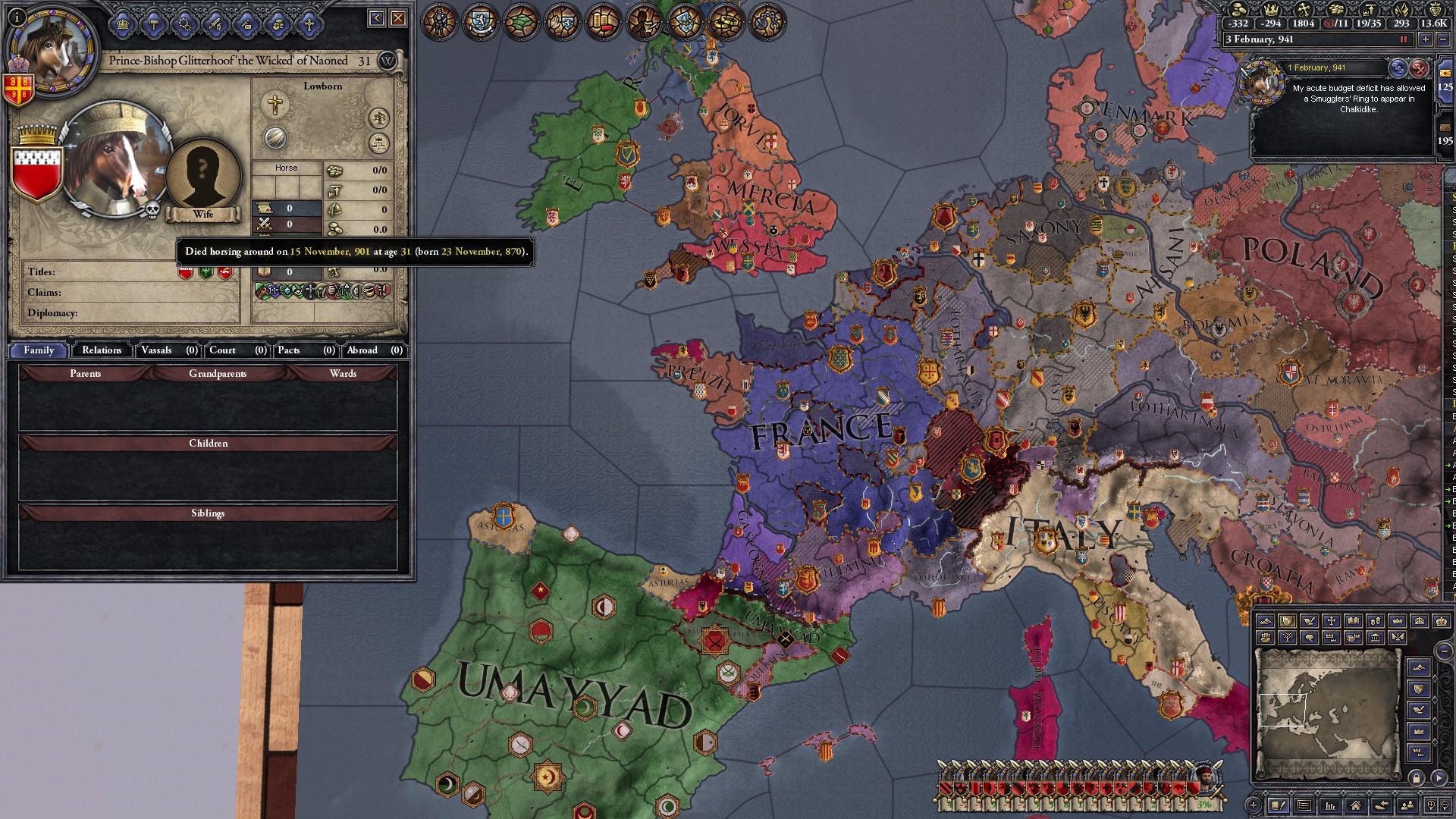1456x819 pixels.
Task: Click the Wife portrait silhouette
Action: click(202, 174)
